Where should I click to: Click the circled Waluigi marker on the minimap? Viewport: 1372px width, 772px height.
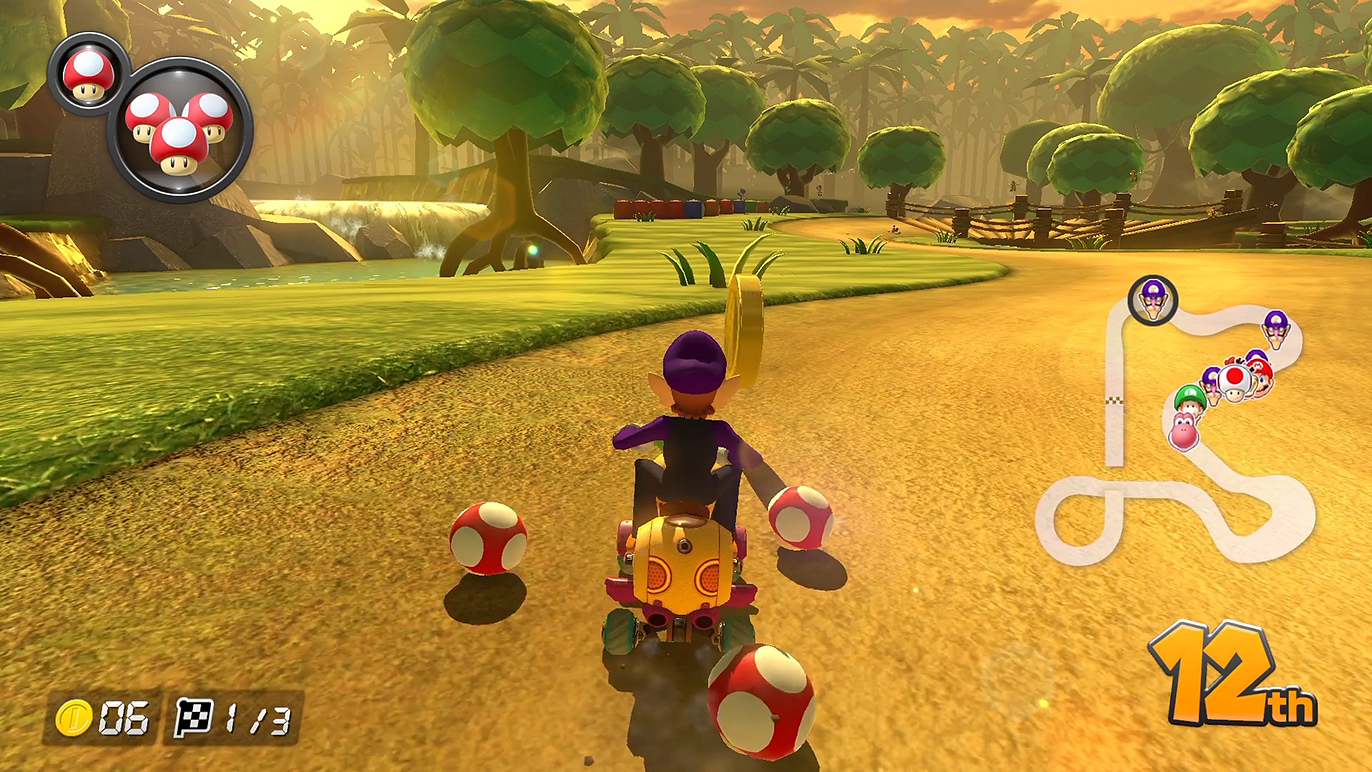pos(1153,299)
